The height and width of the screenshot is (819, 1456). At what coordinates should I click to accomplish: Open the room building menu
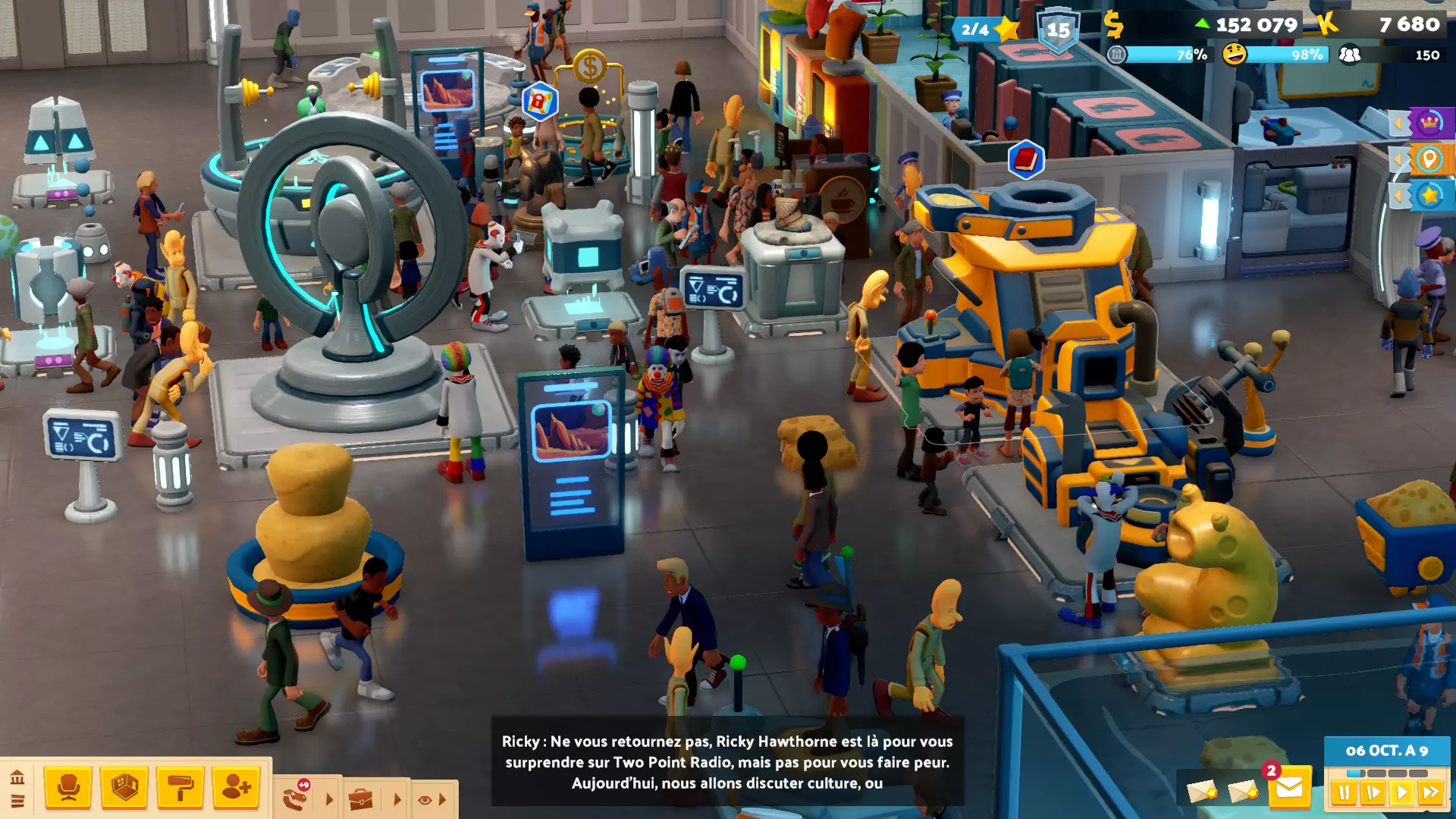click(x=124, y=789)
